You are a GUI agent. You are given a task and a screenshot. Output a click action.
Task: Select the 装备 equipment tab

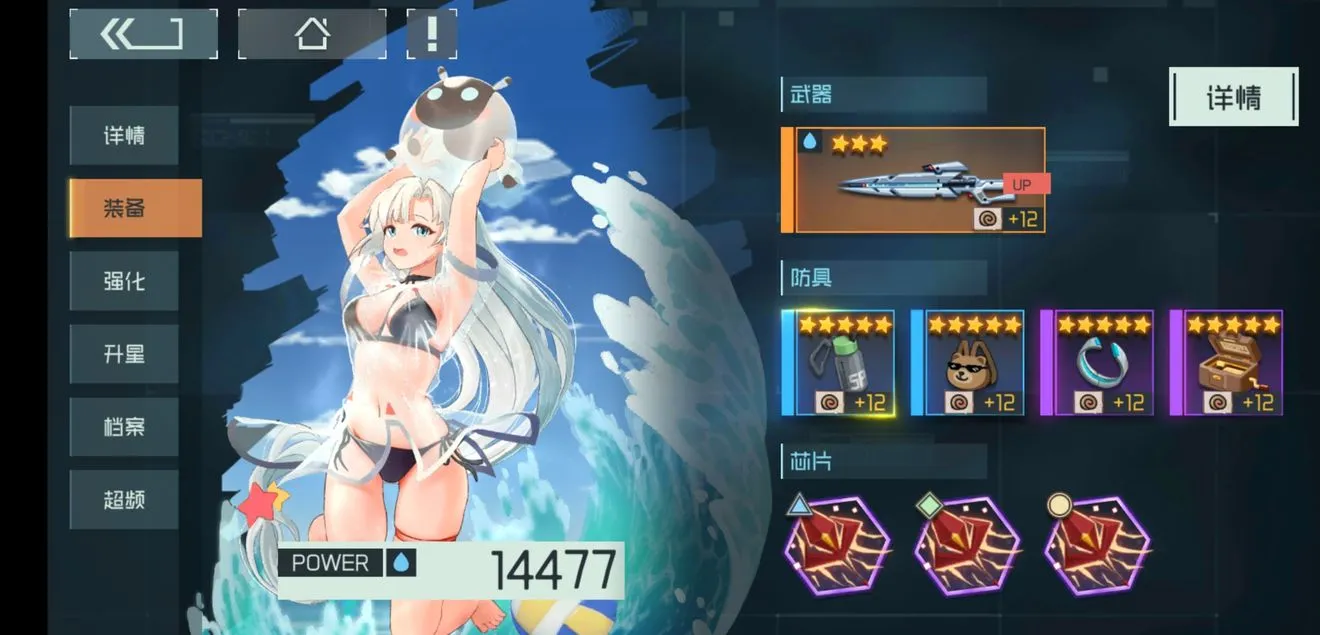pyautogui.click(x=134, y=208)
